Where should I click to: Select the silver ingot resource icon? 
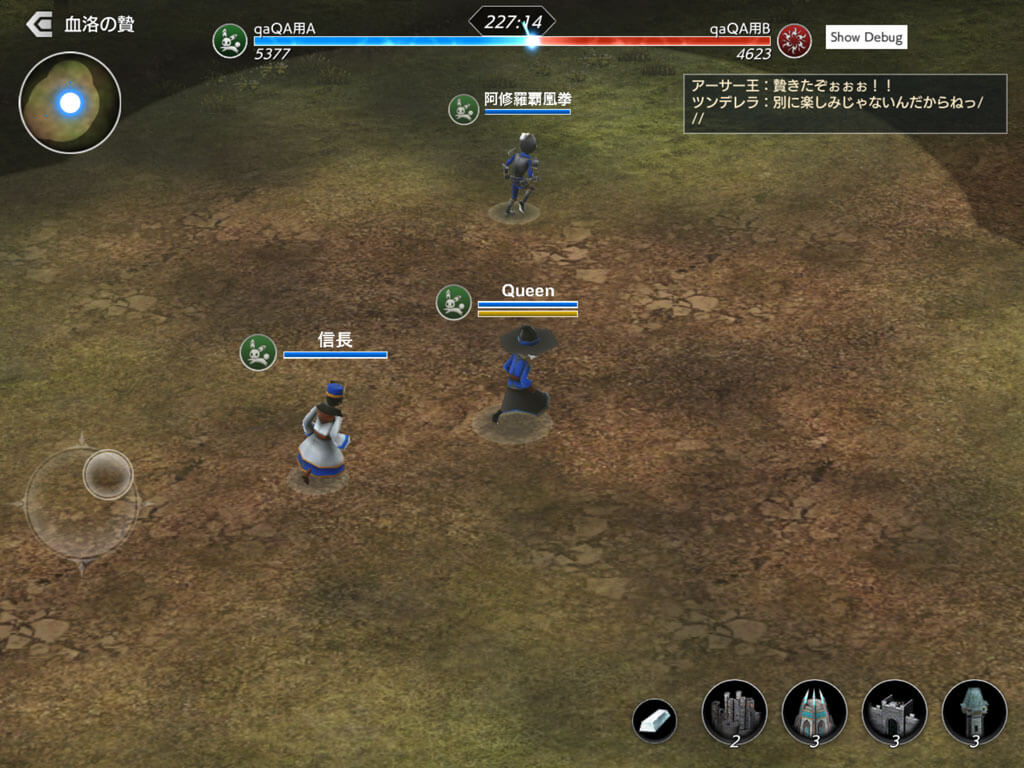coord(654,720)
